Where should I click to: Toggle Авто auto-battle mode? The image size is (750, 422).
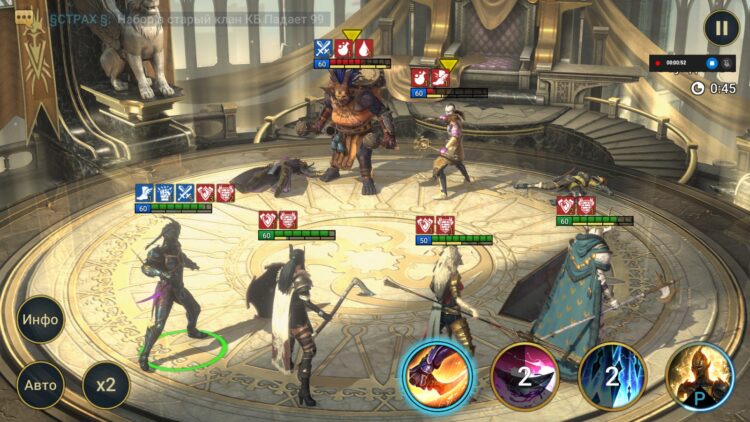coord(41,384)
